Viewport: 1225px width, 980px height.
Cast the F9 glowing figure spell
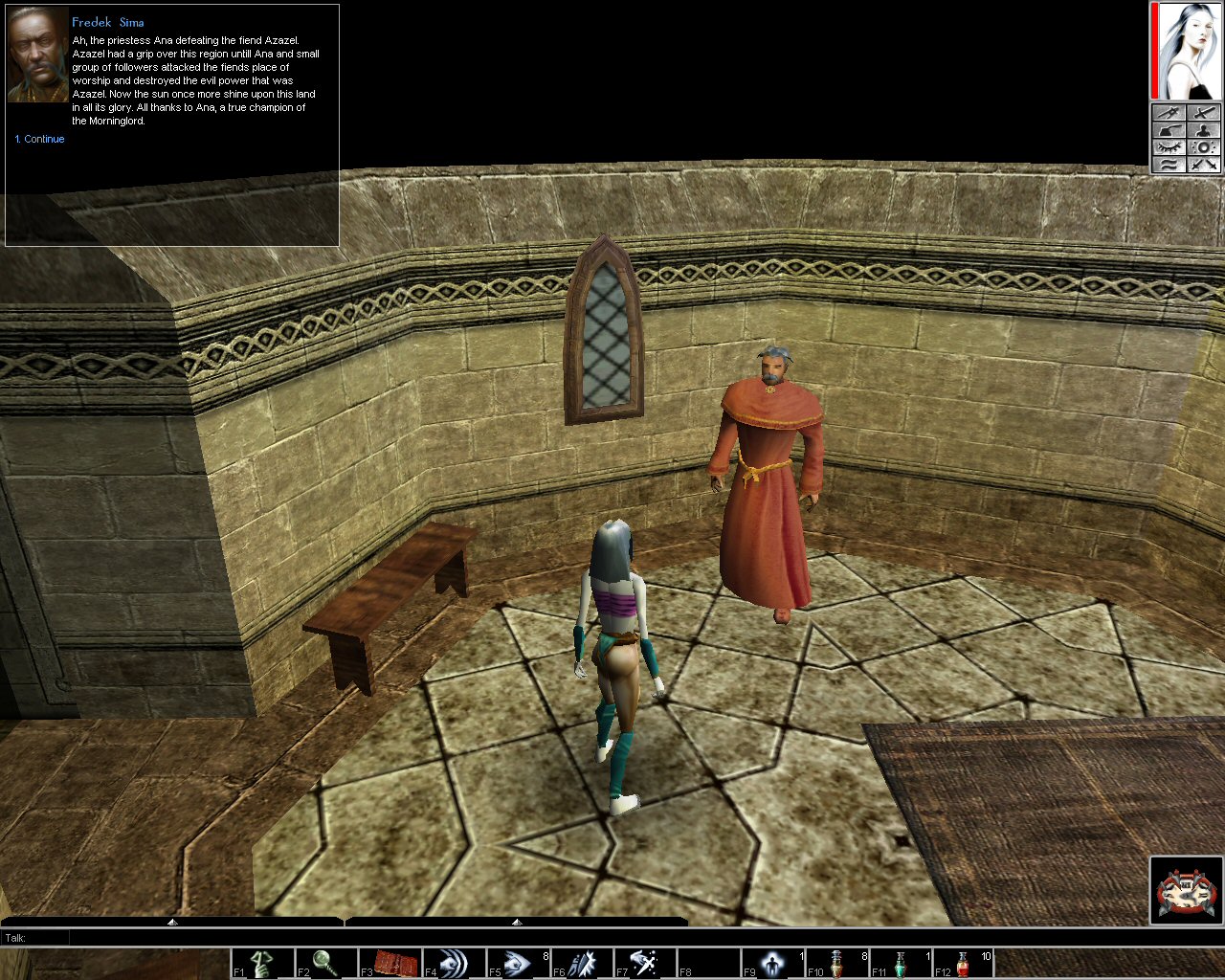tap(772, 963)
